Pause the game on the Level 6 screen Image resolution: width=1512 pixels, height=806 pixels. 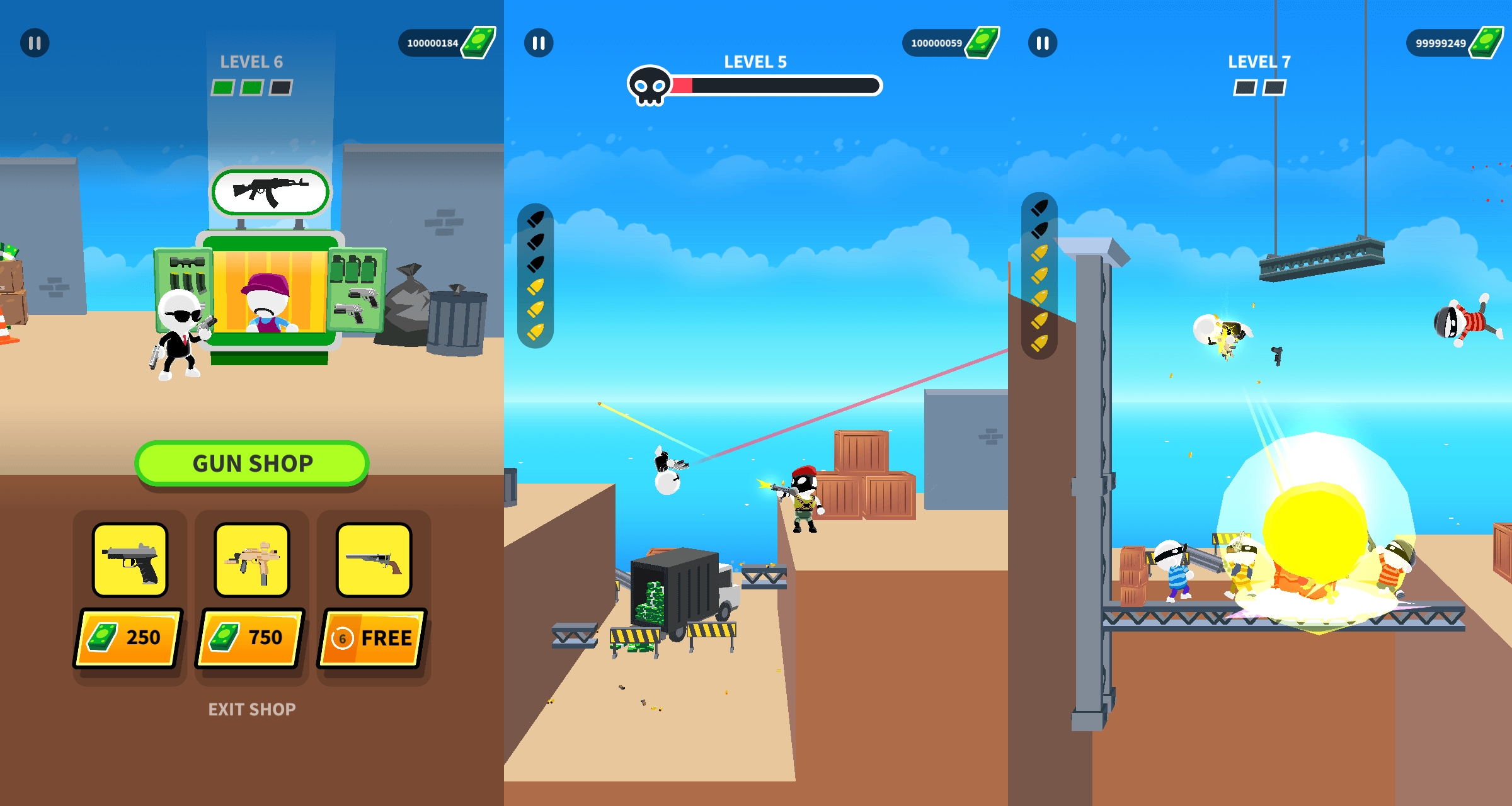pyautogui.click(x=35, y=43)
